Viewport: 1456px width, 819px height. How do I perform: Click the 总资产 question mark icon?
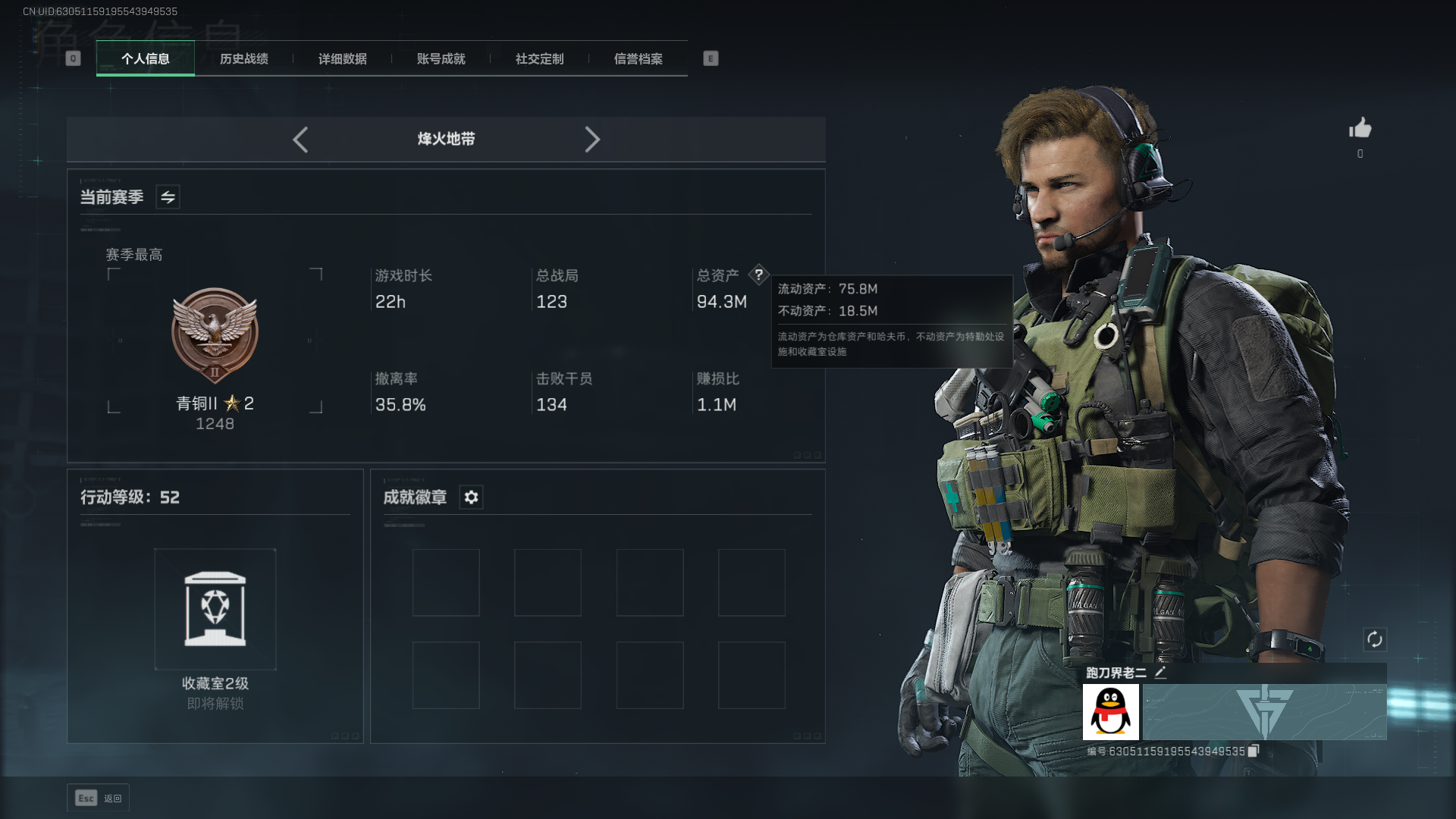pos(758,275)
